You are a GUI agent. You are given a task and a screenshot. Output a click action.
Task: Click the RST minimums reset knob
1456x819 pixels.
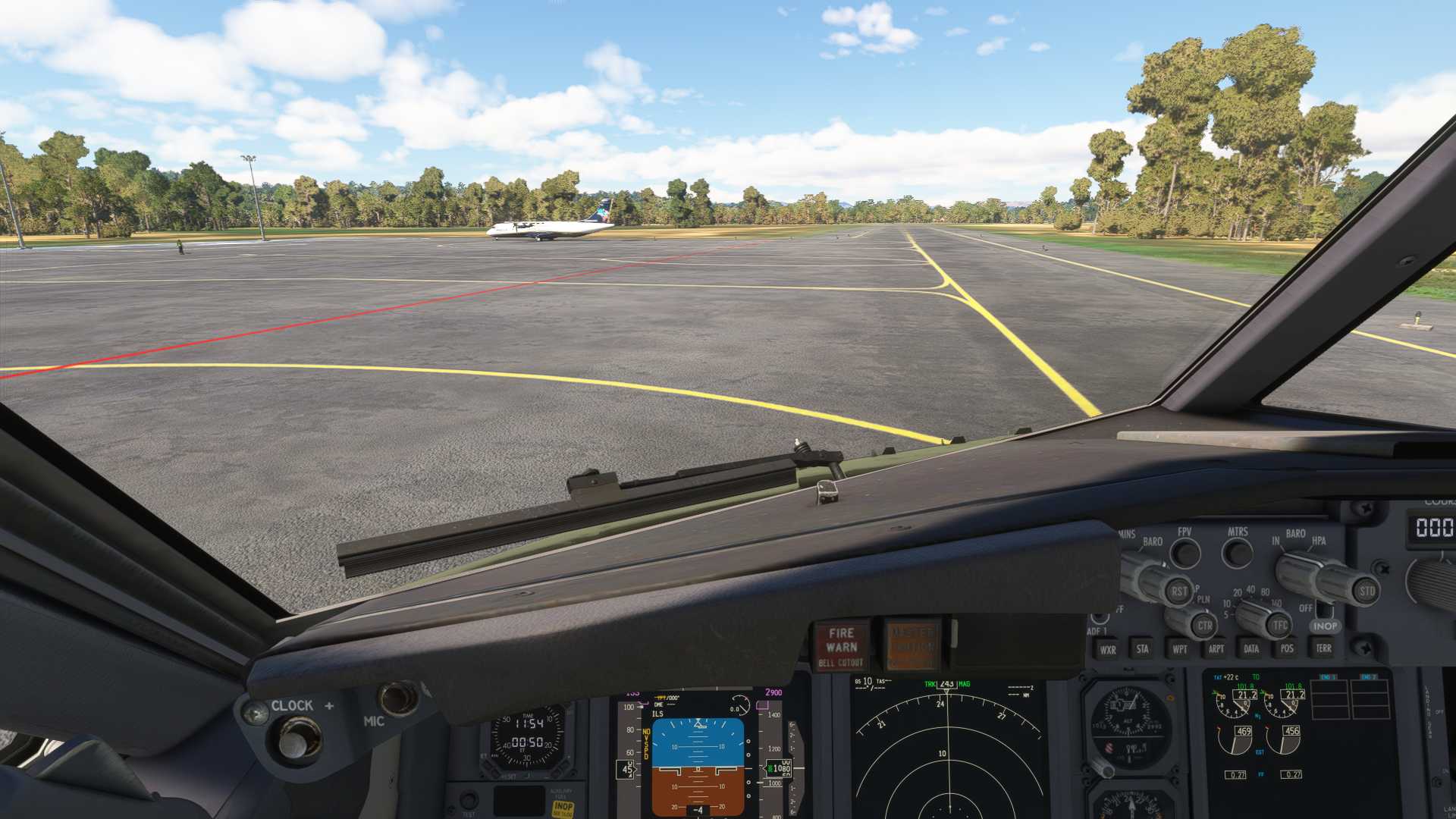click(1178, 591)
